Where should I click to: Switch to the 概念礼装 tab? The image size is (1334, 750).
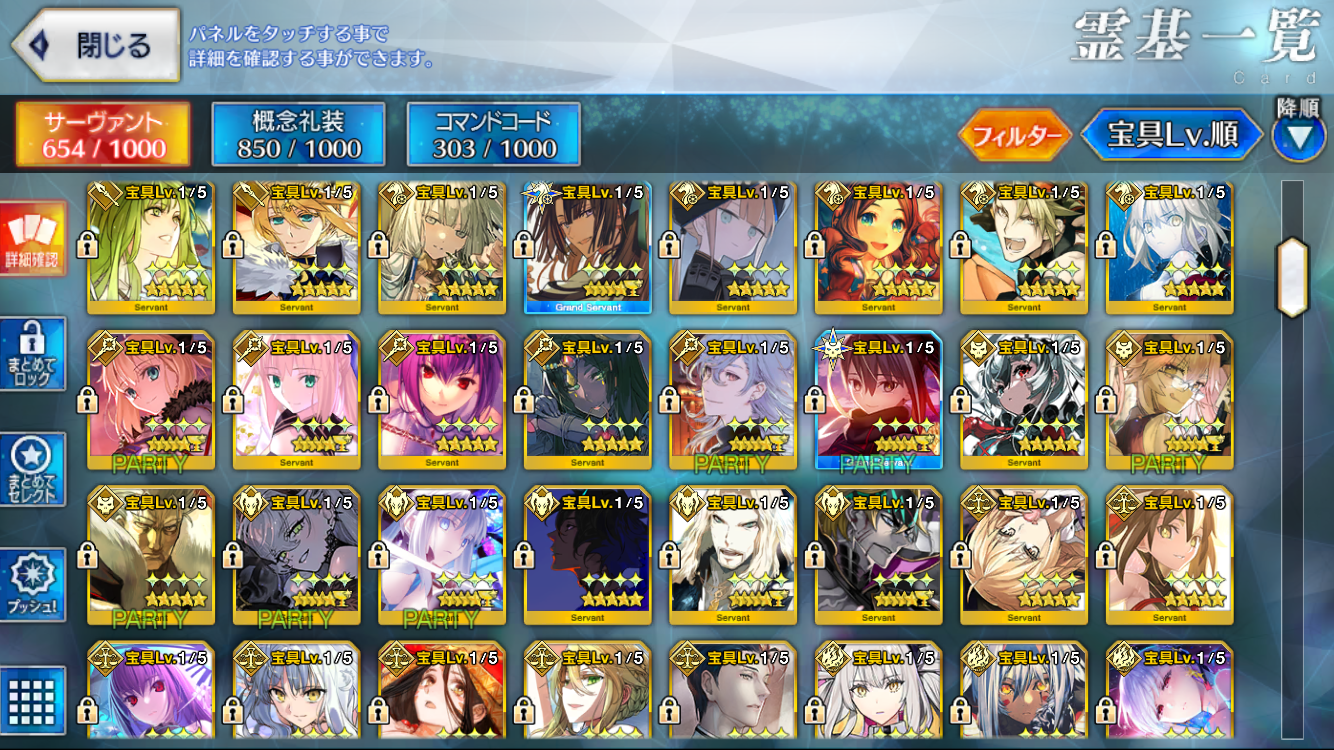[299, 135]
